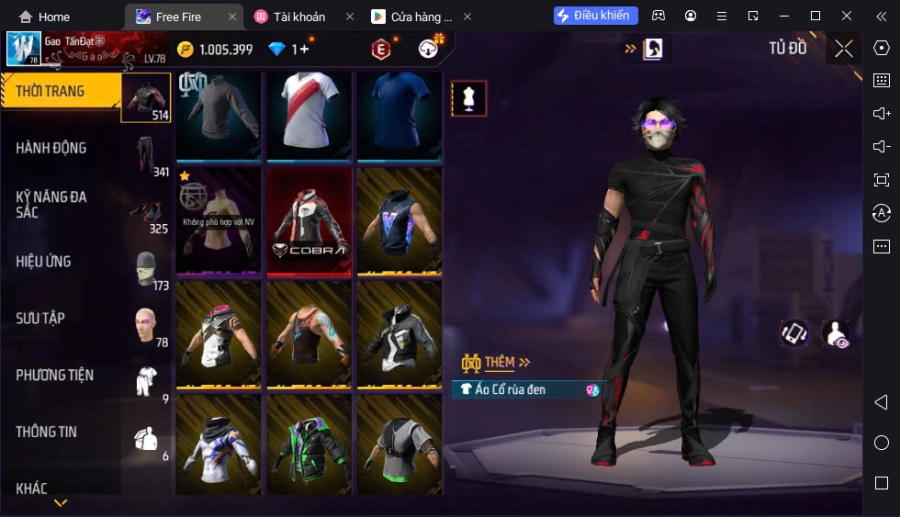This screenshot has width=900, height=517.
Task: Close the TỦ ĐỒ wardrobe screen
Action: (844, 48)
